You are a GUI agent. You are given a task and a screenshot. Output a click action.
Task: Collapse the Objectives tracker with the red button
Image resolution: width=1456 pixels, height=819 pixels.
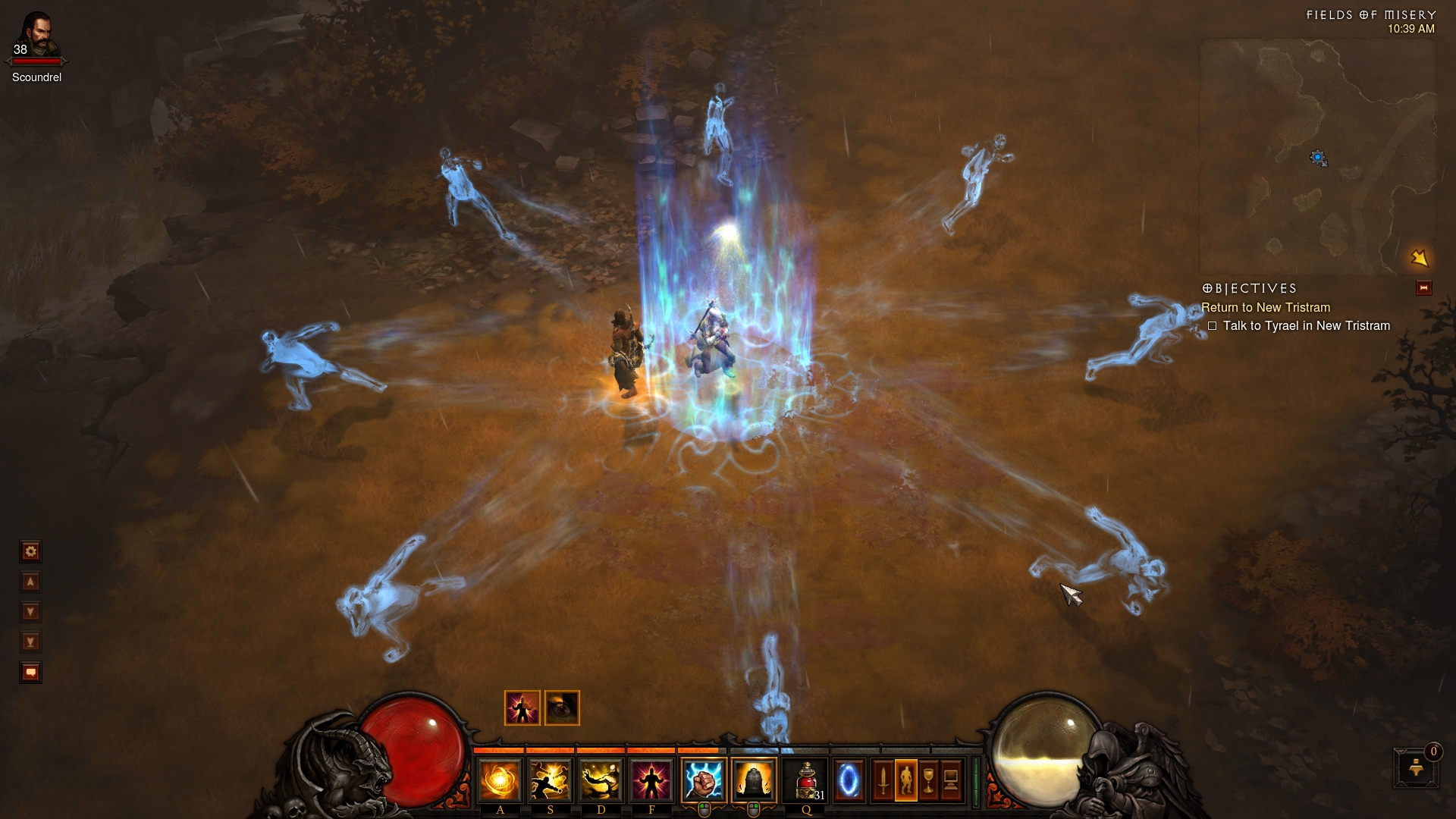coord(1423,288)
